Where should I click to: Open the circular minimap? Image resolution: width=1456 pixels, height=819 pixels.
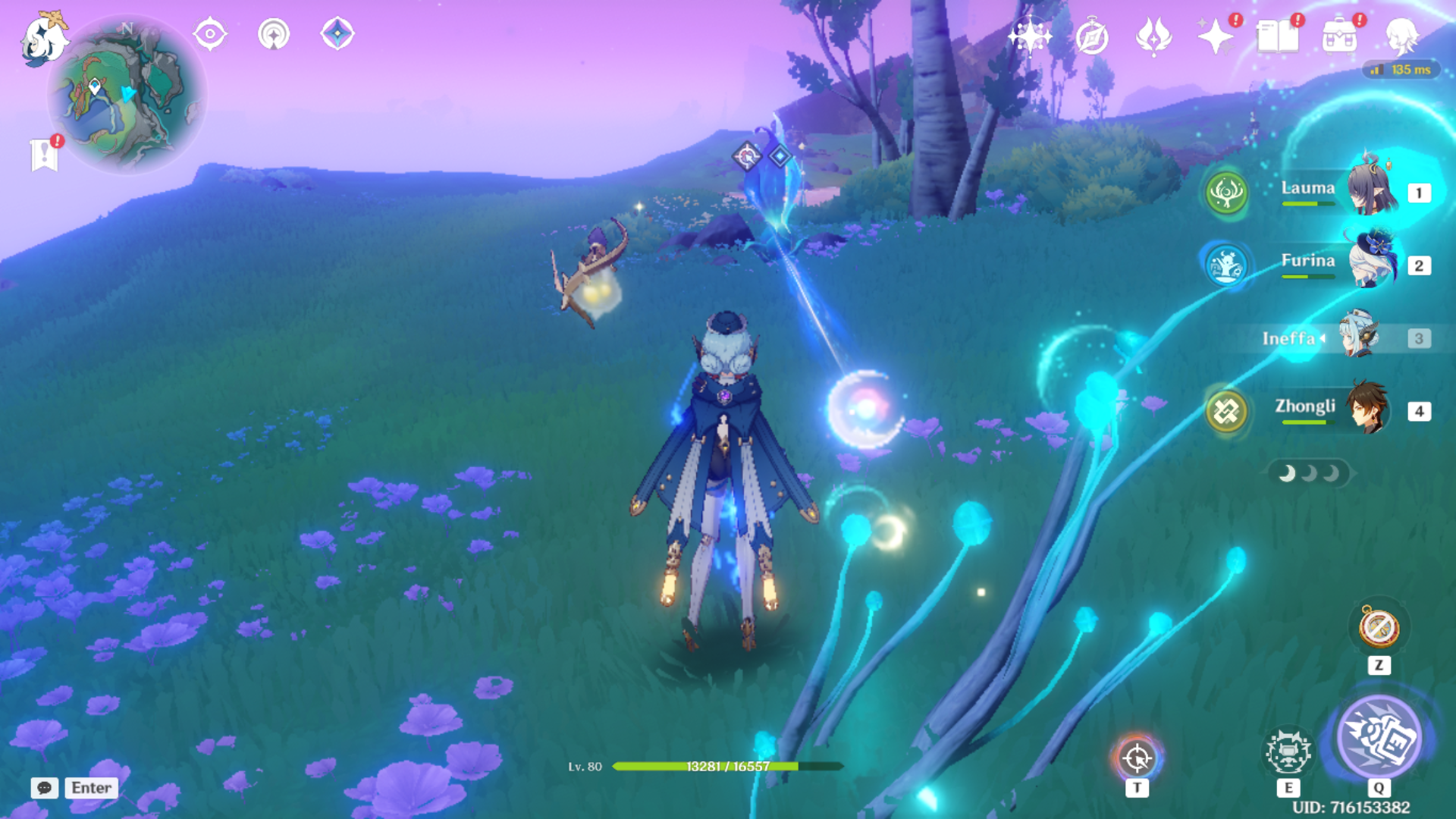click(x=127, y=96)
